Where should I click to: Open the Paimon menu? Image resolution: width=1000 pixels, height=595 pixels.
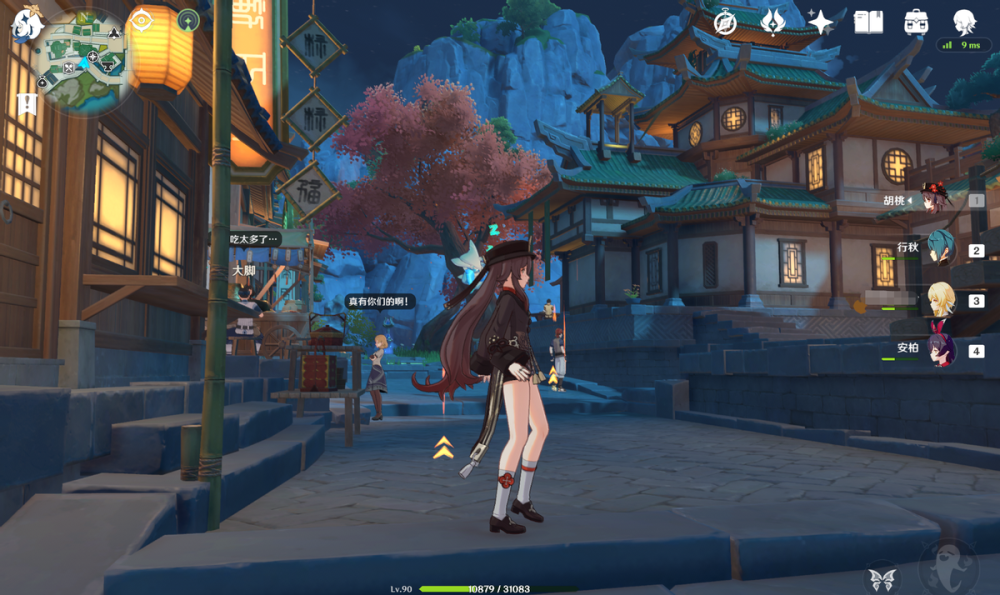pyautogui.click(x=25, y=23)
